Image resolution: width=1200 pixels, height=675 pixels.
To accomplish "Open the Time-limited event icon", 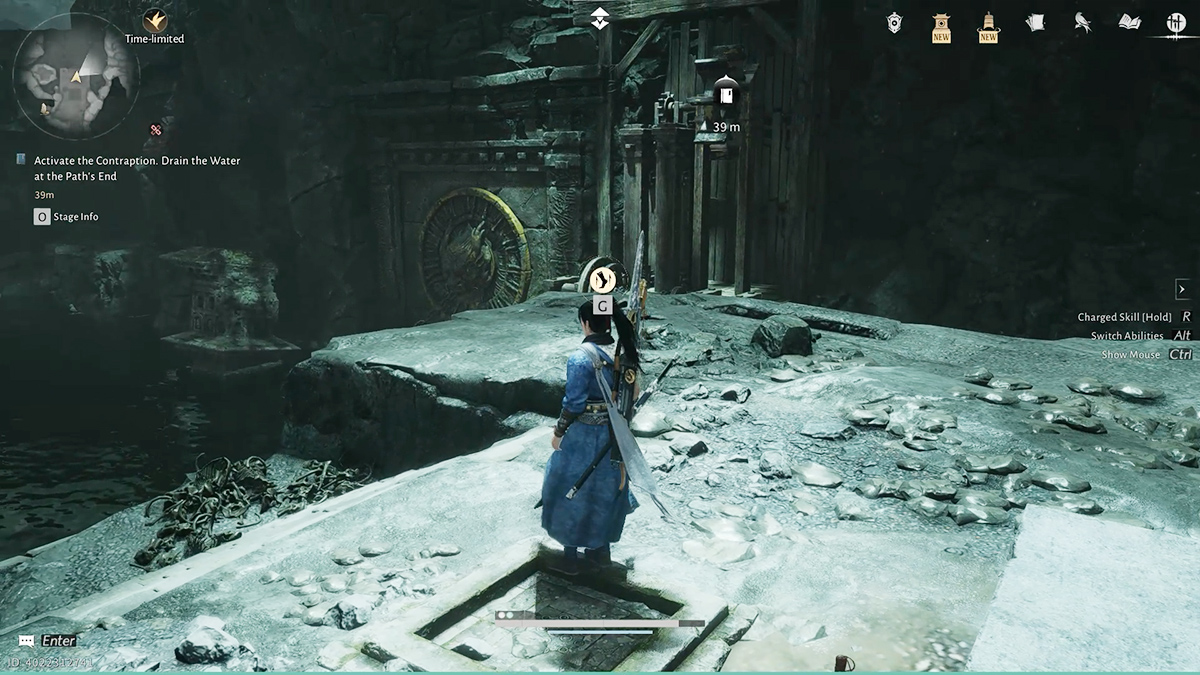I will (155, 21).
